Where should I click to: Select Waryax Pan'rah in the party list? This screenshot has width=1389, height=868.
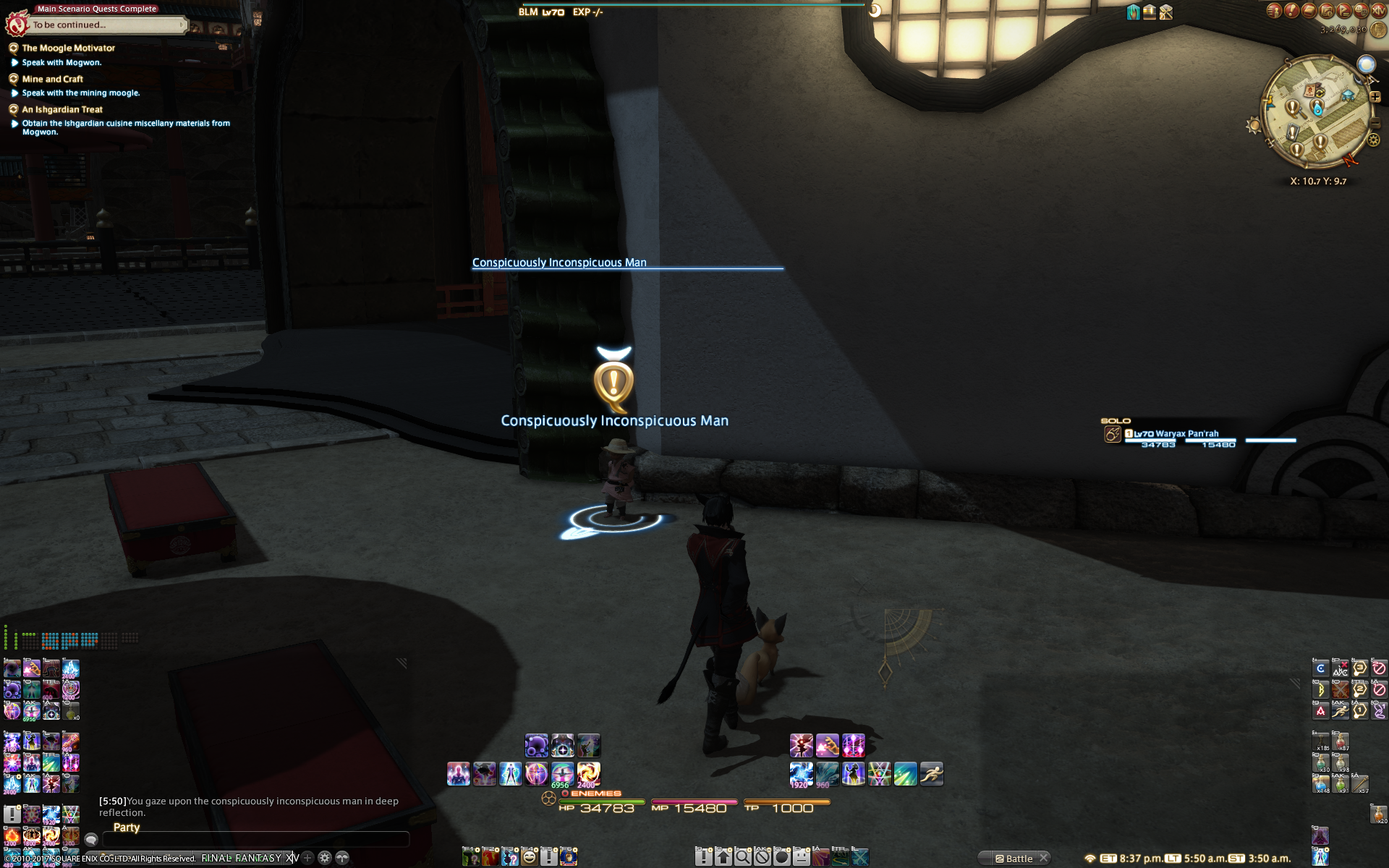[x=1186, y=434]
